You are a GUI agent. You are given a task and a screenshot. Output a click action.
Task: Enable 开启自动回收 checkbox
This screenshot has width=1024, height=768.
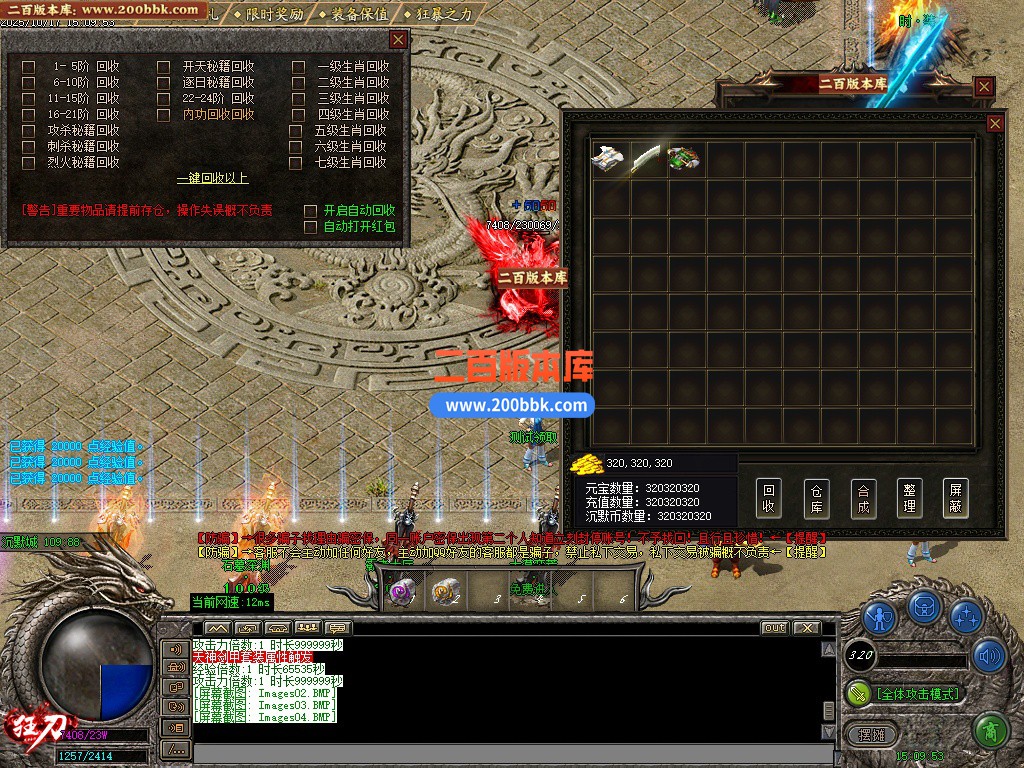(x=310, y=211)
